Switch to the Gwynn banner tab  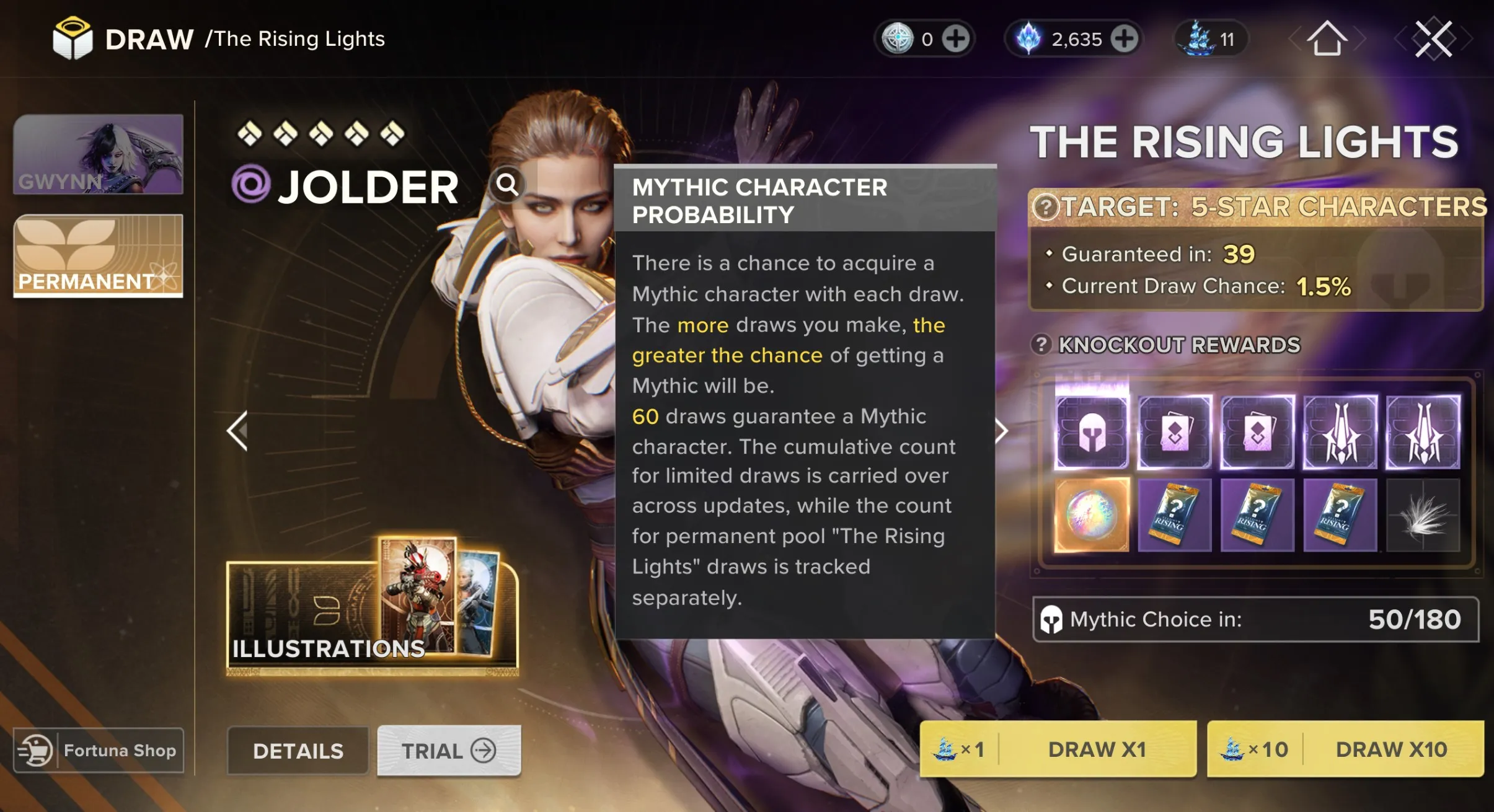[98, 154]
